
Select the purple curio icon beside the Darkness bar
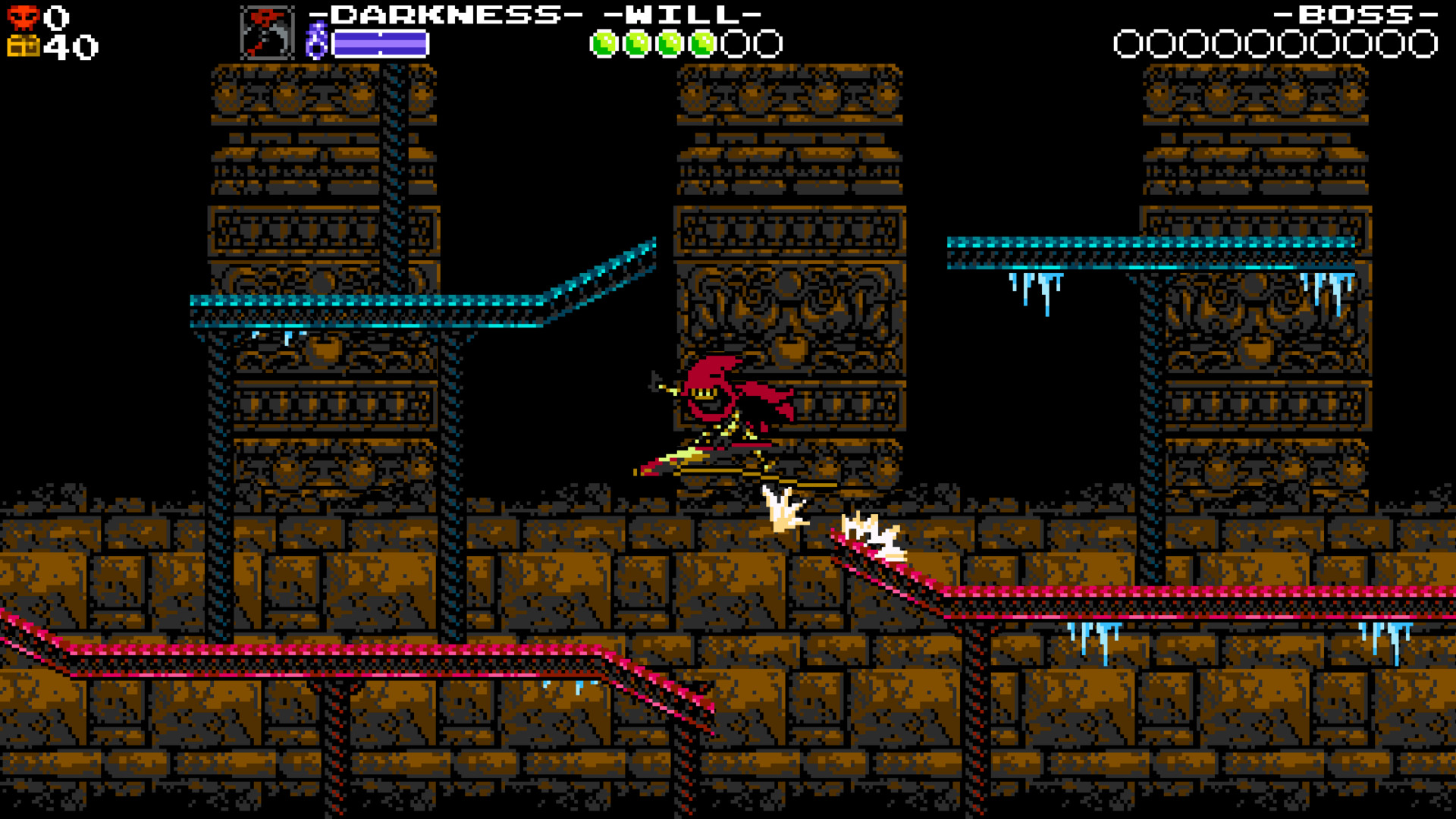[x=318, y=38]
